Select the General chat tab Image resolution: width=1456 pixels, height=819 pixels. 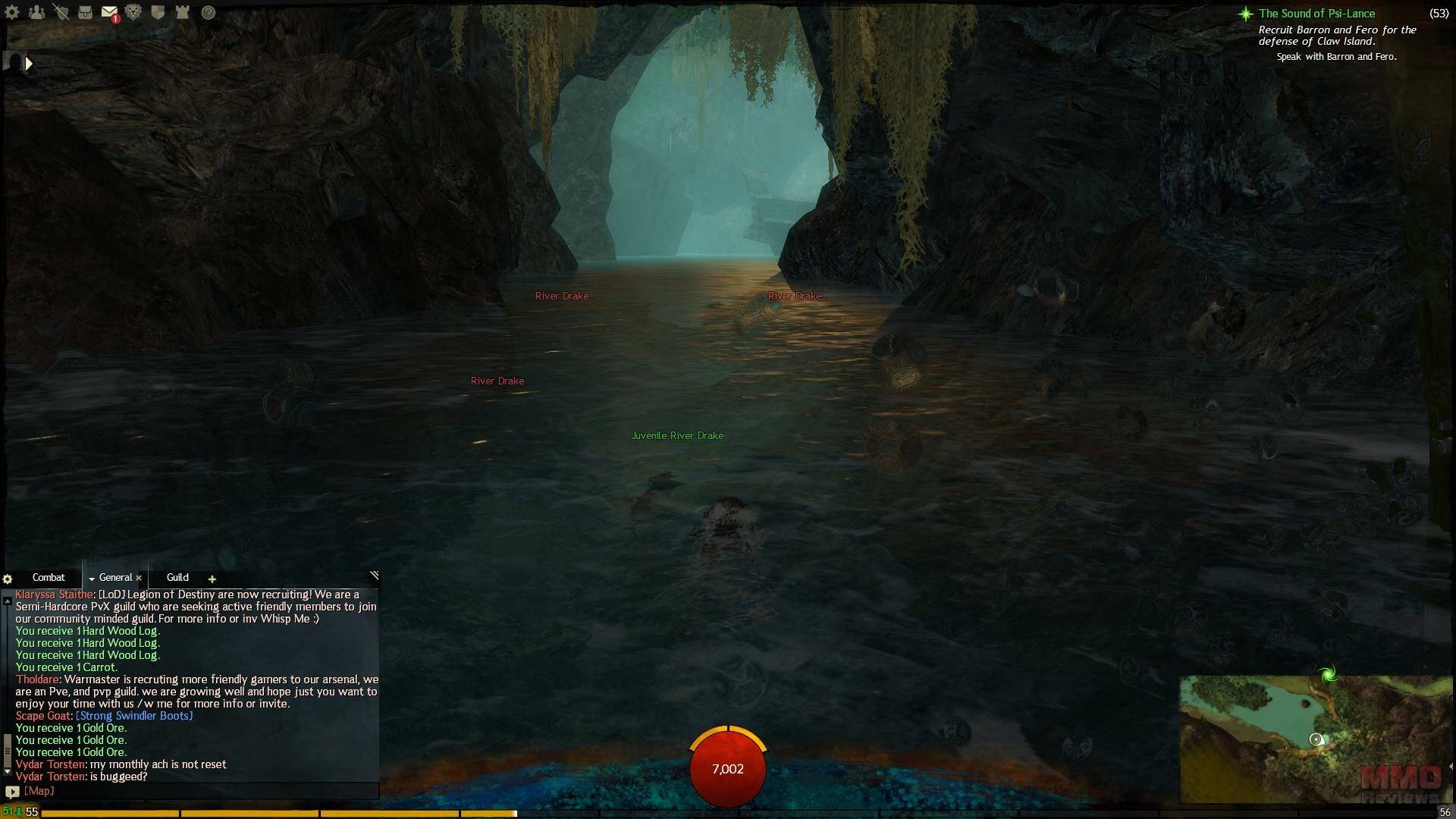pyautogui.click(x=115, y=578)
